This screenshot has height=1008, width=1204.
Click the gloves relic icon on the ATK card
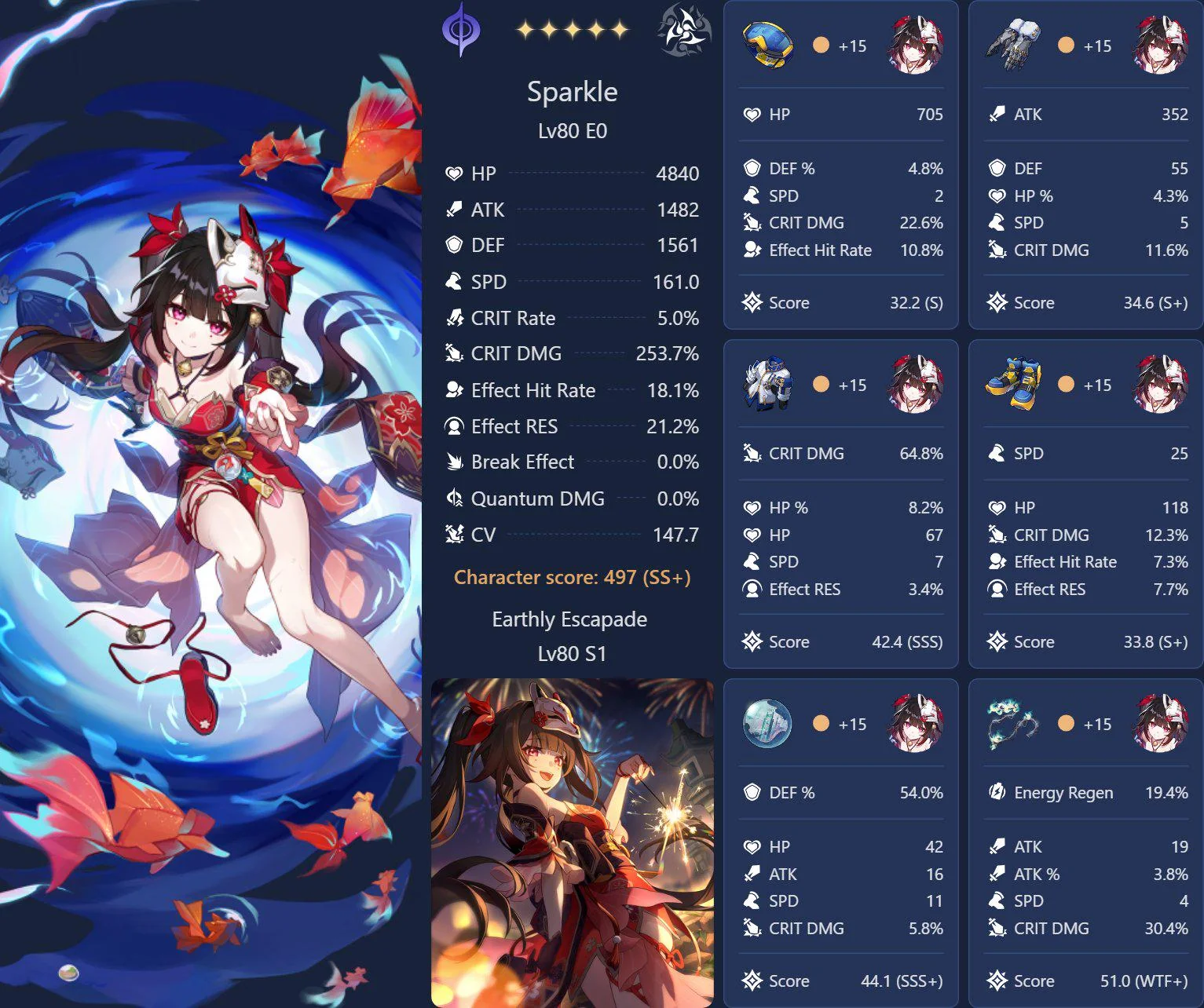(1012, 45)
